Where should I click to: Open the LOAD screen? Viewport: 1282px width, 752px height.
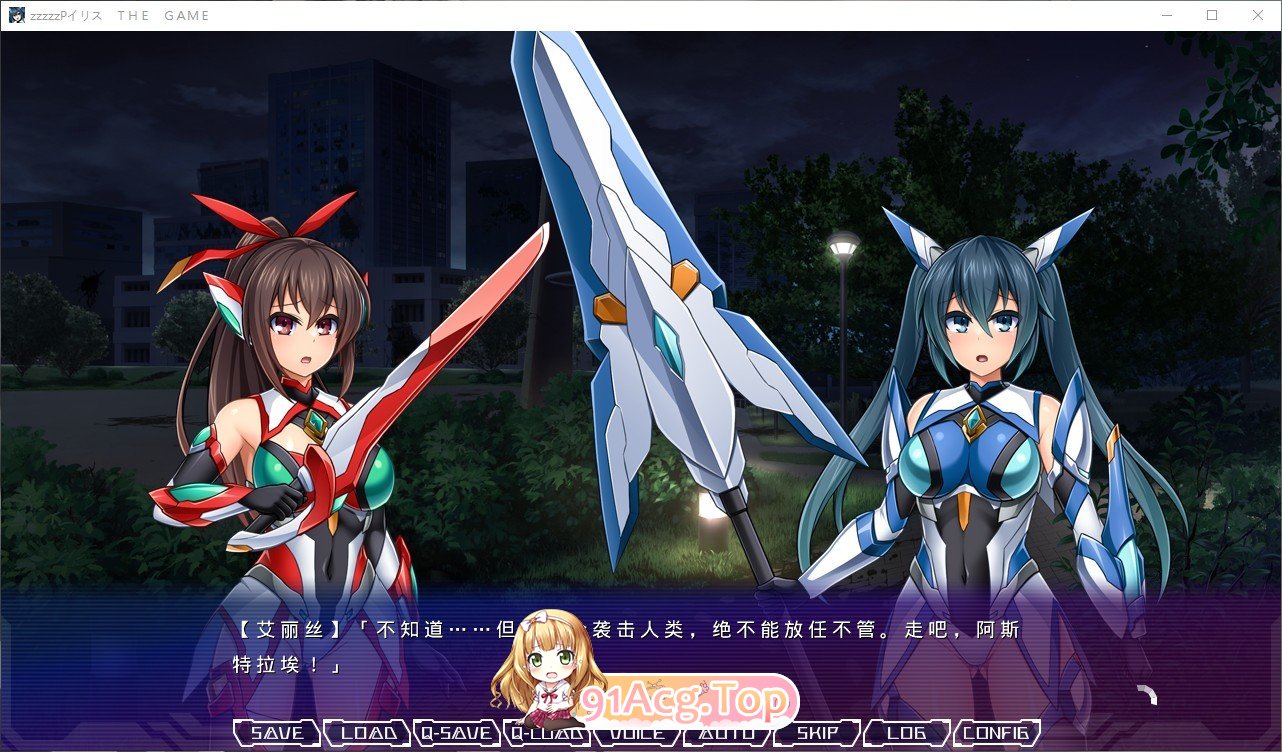(366, 732)
